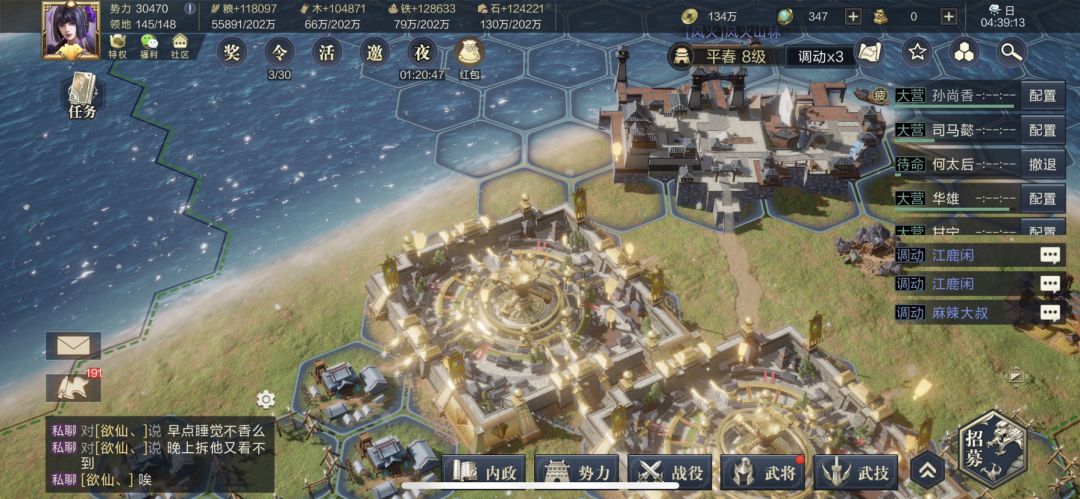The image size is (1080, 499).
Task: Open the 红包 red envelope icon
Action: 469,56
